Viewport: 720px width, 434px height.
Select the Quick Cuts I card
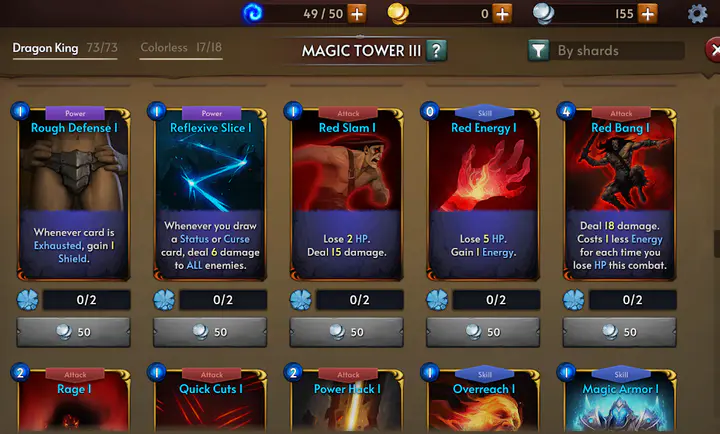click(x=211, y=400)
